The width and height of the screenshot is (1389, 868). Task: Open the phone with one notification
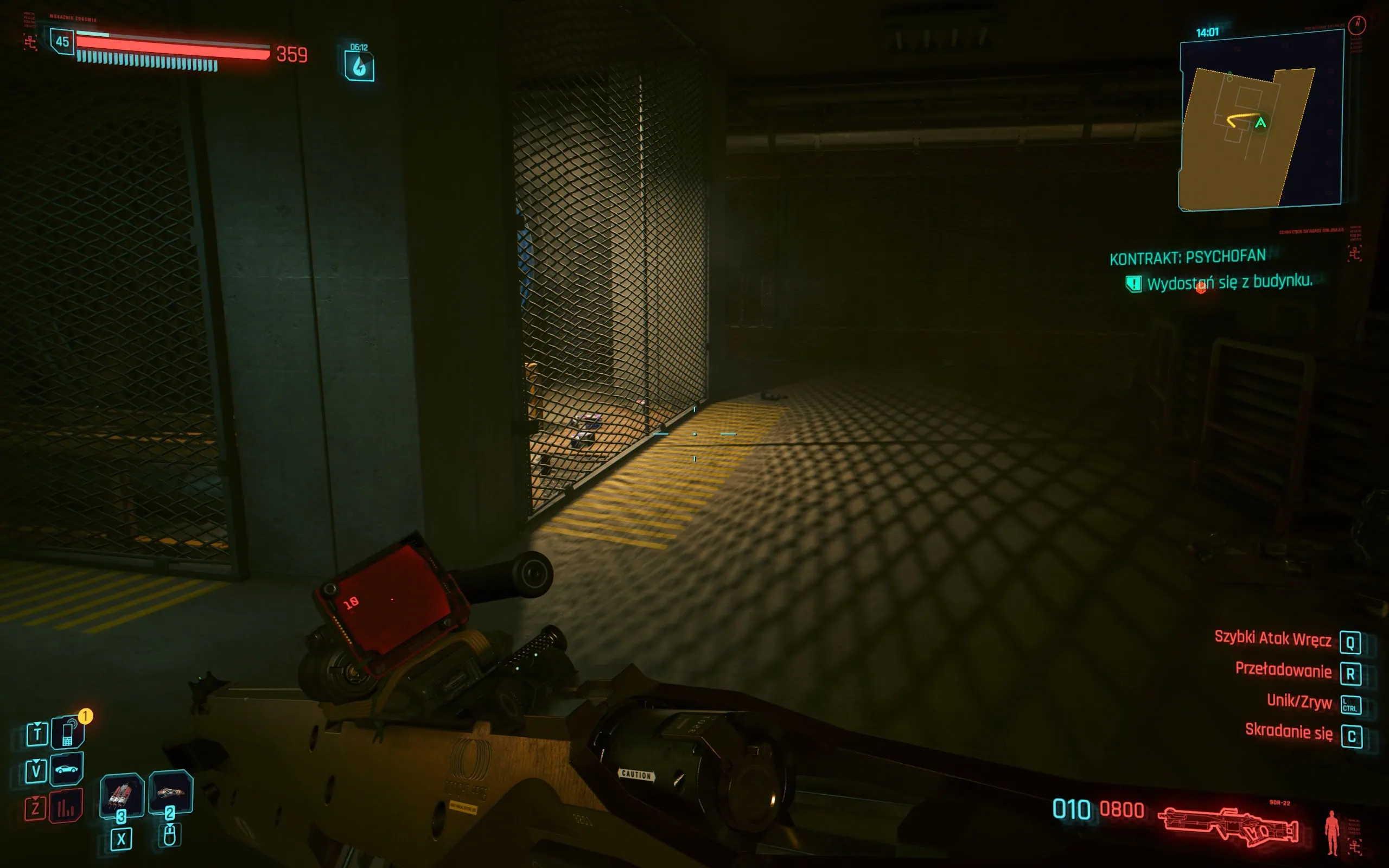68,732
